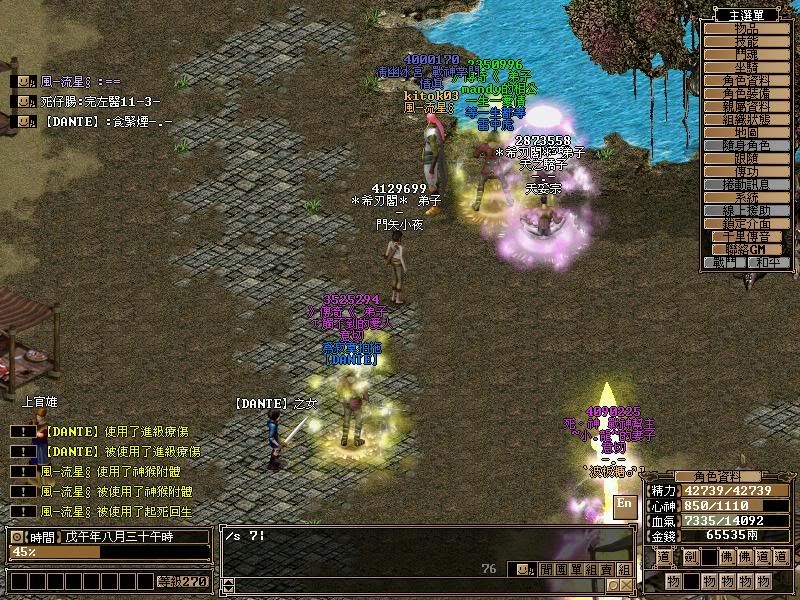Choose the 親屬資料 relatives menu entry
Image resolution: width=800 pixels, height=600 pixels.
coord(747,106)
